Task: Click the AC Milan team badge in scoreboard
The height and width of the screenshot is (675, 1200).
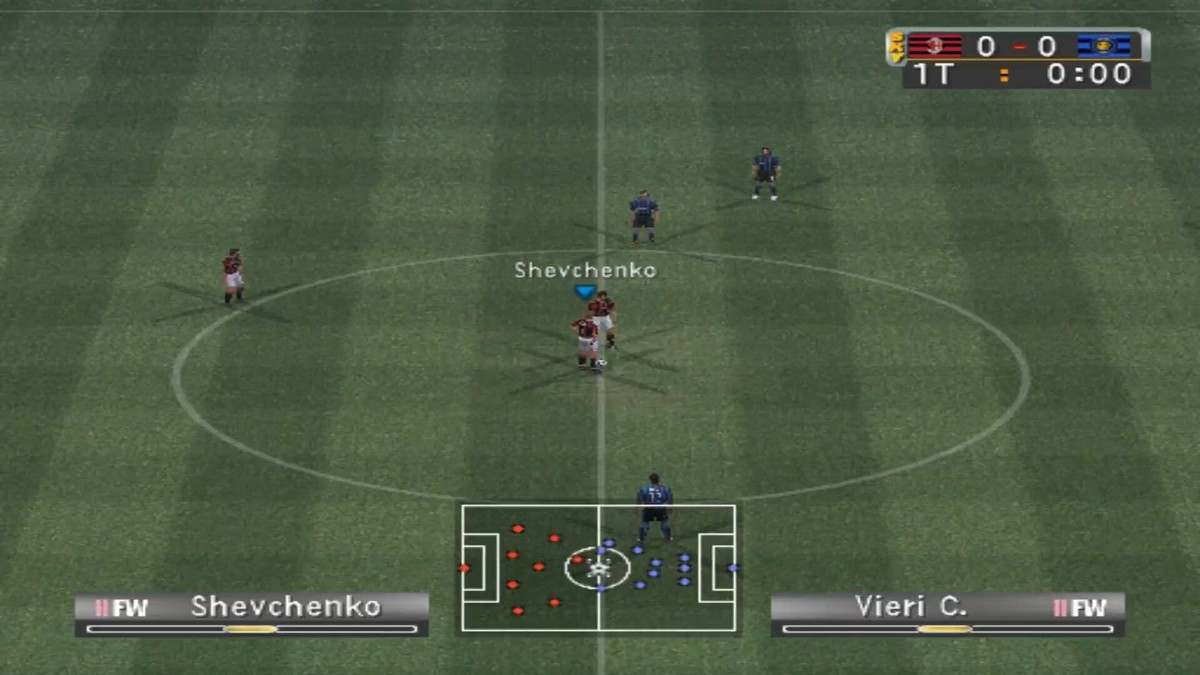Action: [x=934, y=46]
